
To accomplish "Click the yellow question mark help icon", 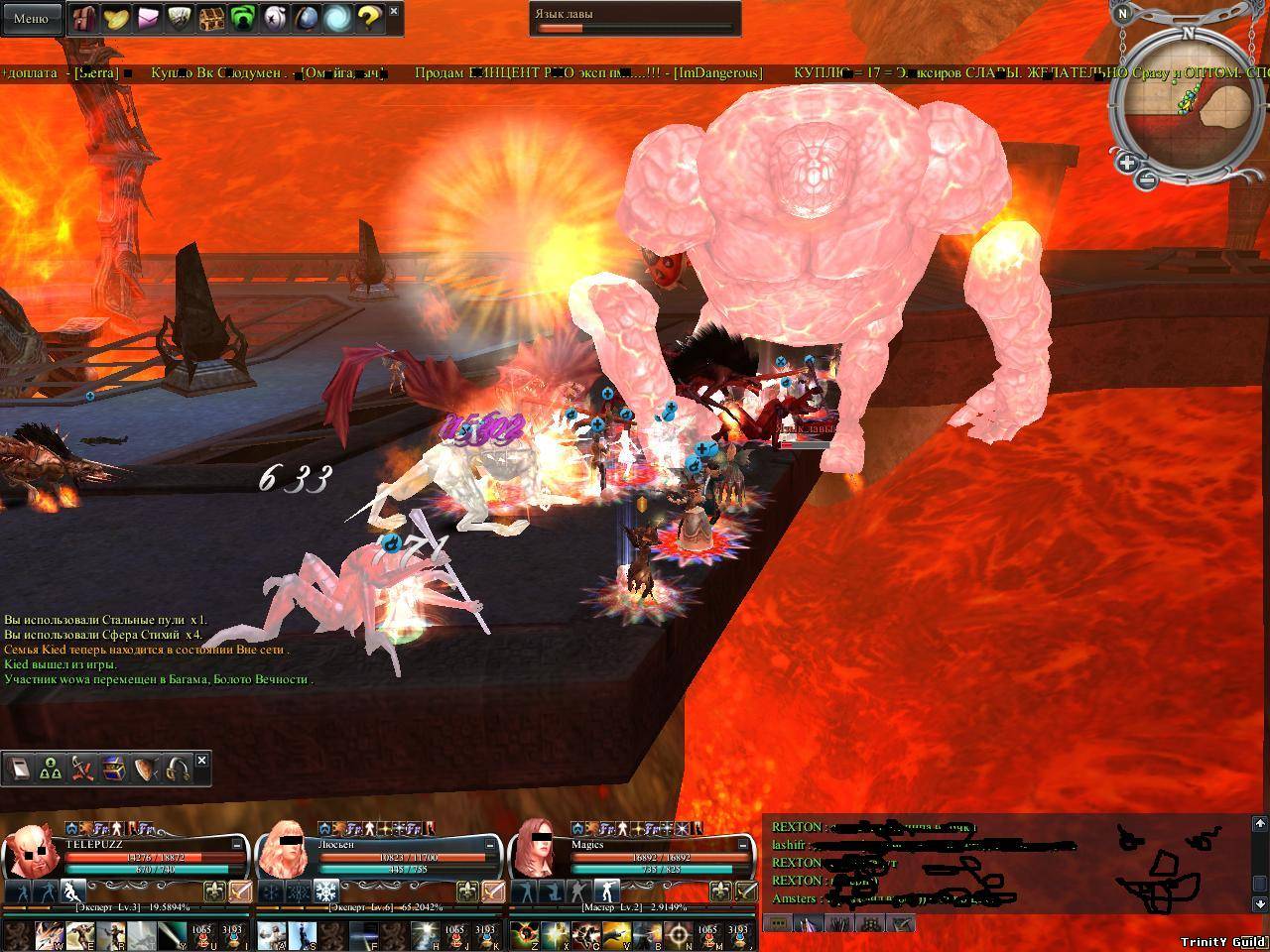I will 368,18.
